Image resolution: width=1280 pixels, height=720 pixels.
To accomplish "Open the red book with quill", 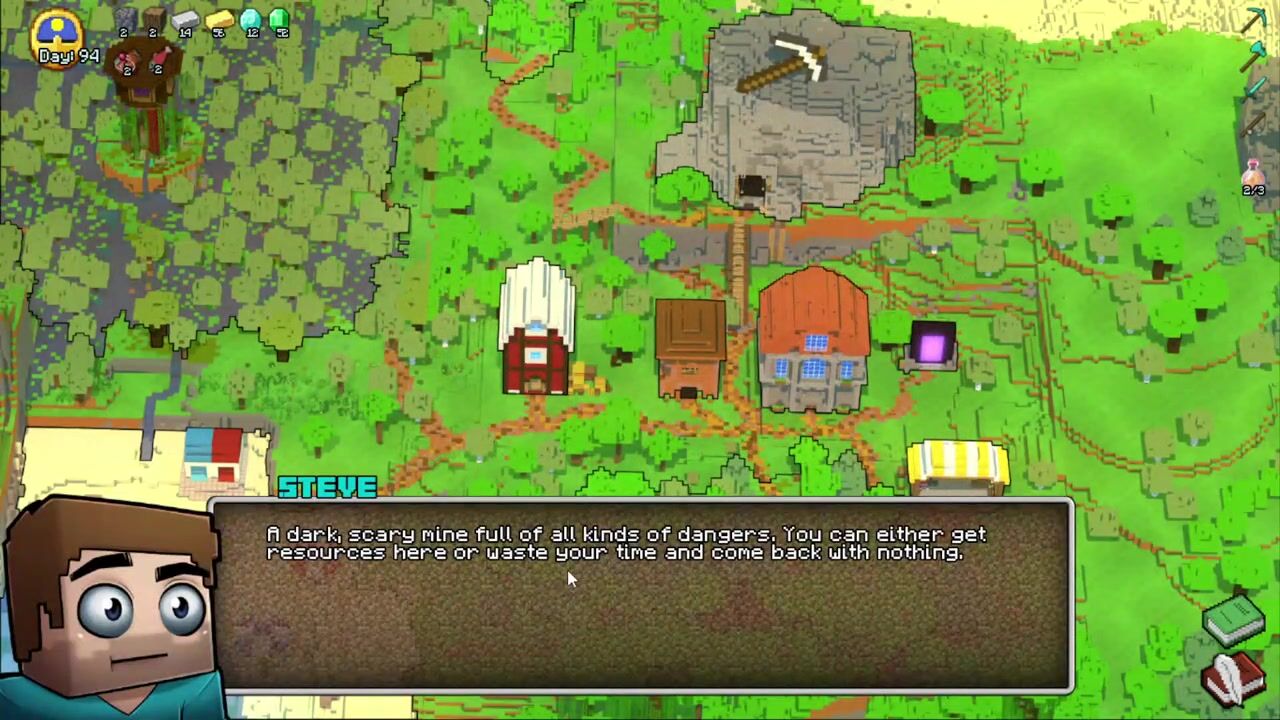I will pos(1234,678).
